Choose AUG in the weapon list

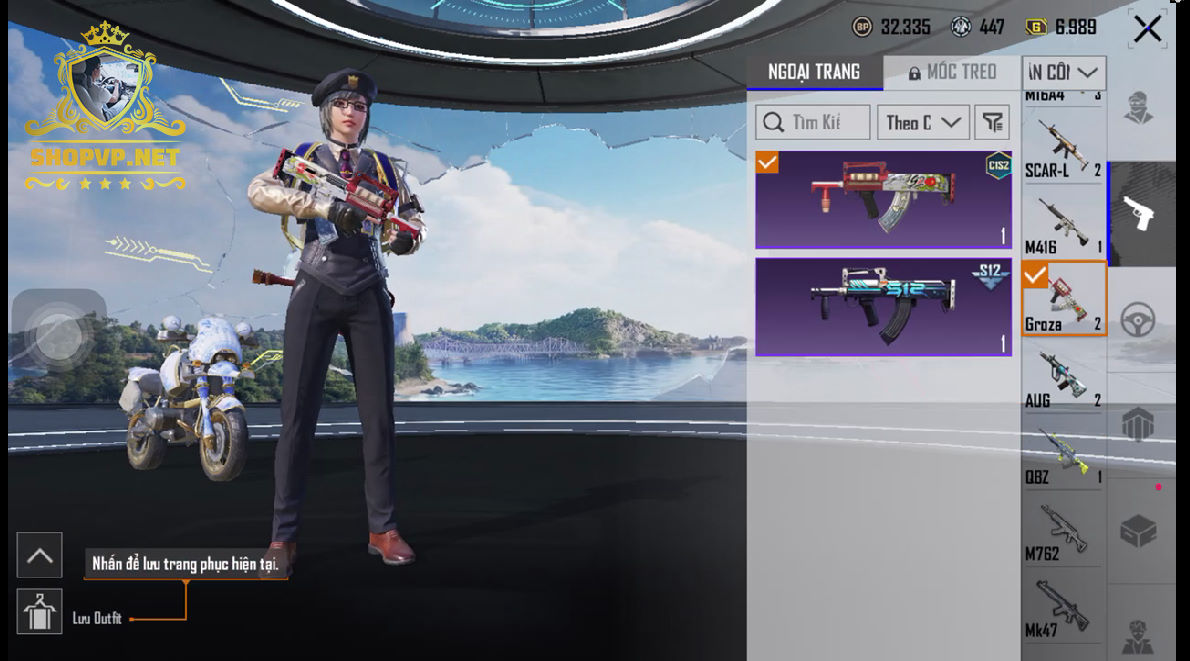coord(1063,378)
